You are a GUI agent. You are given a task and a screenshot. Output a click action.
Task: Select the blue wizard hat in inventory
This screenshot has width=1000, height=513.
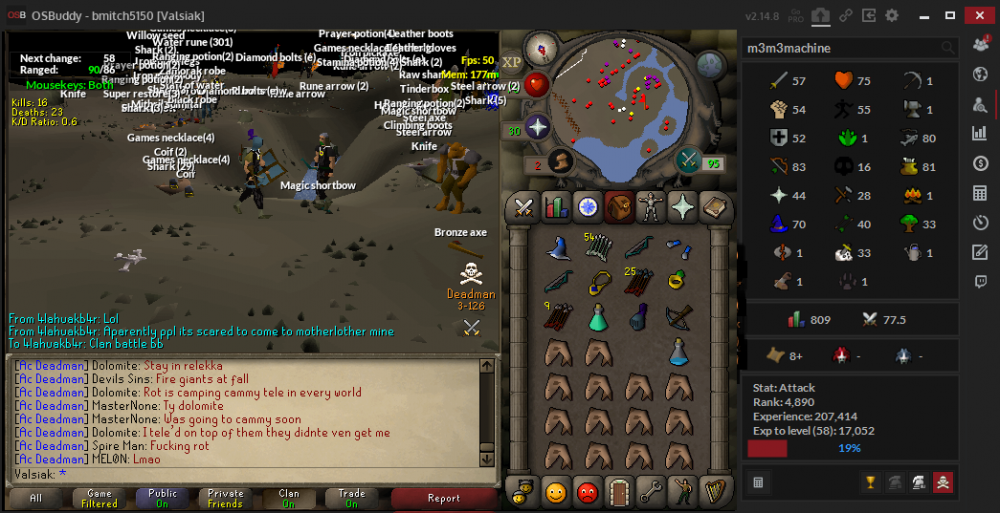[x=558, y=247]
